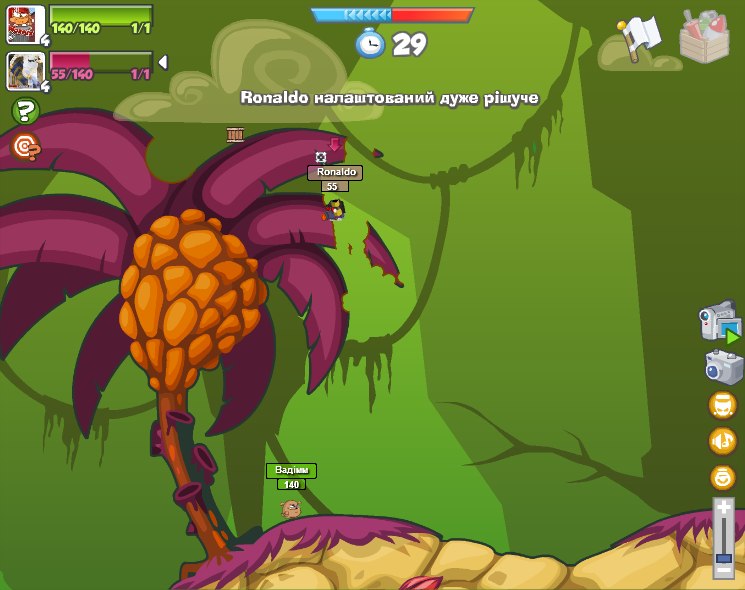The width and height of the screenshot is (745, 590).
Task: Toggle the music note sound button
Action: point(722,441)
